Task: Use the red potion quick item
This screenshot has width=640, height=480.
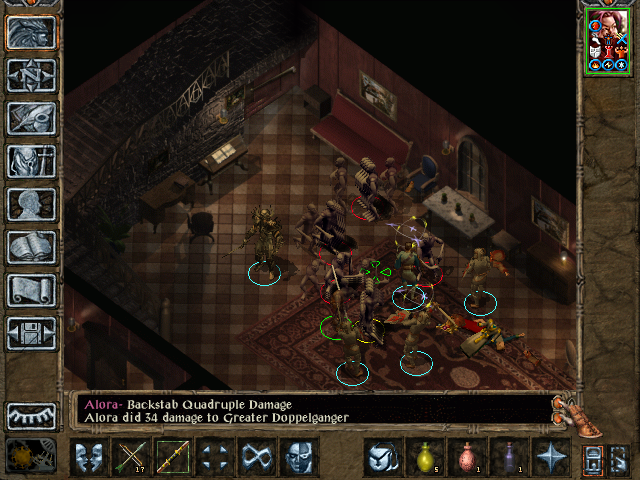Action: pos(467,458)
